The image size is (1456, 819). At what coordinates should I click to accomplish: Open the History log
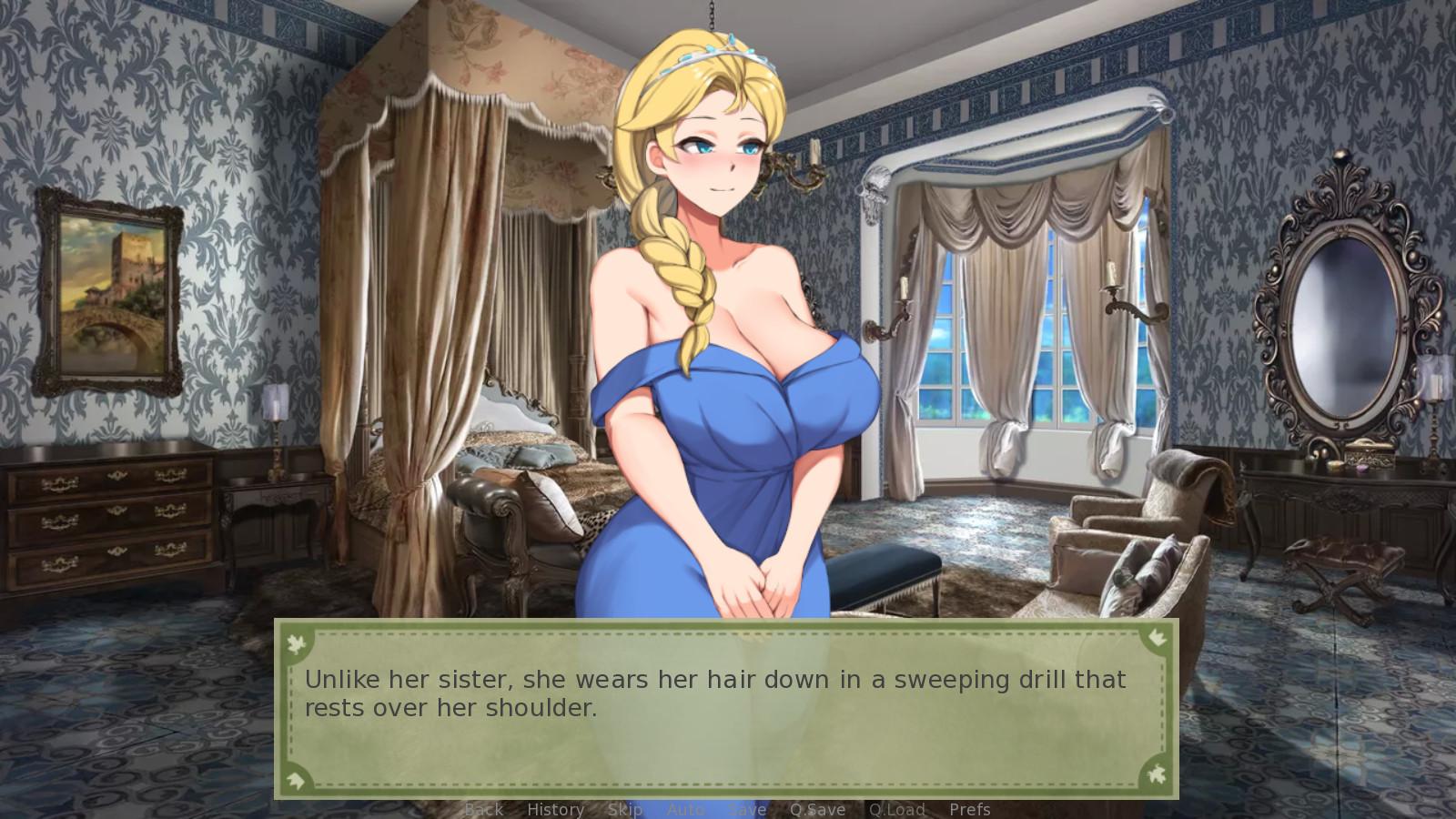click(555, 809)
